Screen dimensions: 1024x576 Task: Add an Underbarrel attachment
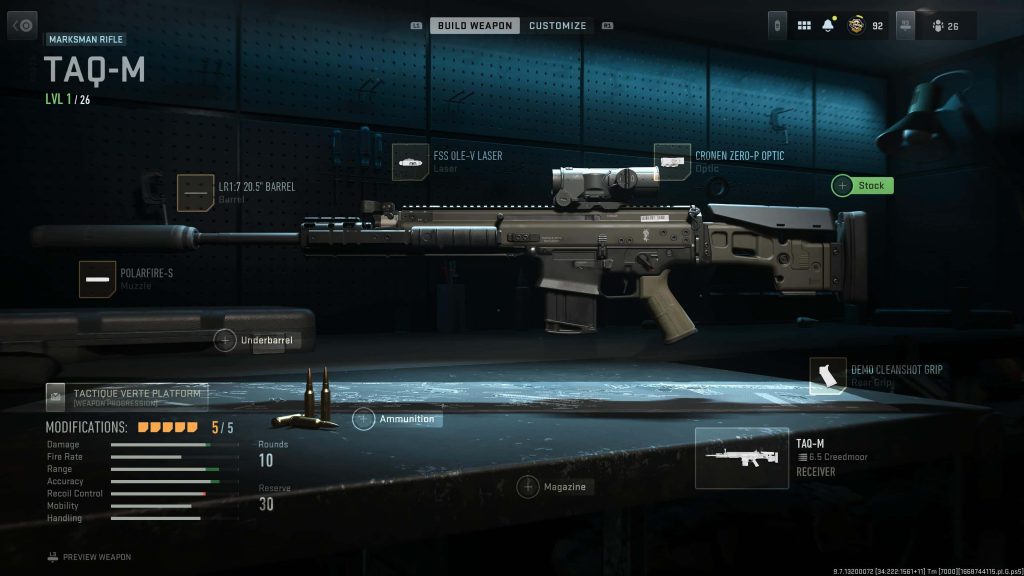[254, 341]
